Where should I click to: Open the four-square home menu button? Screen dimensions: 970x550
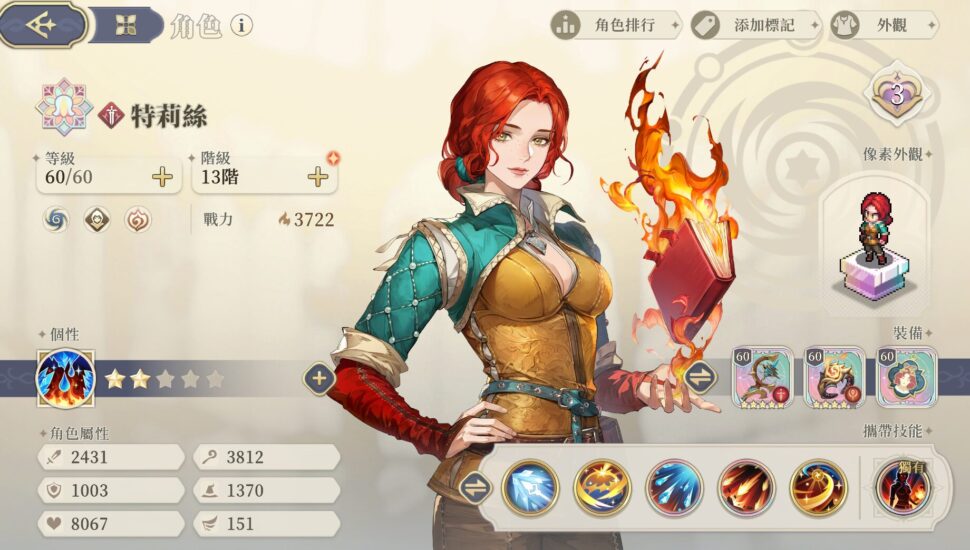tap(125, 26)
